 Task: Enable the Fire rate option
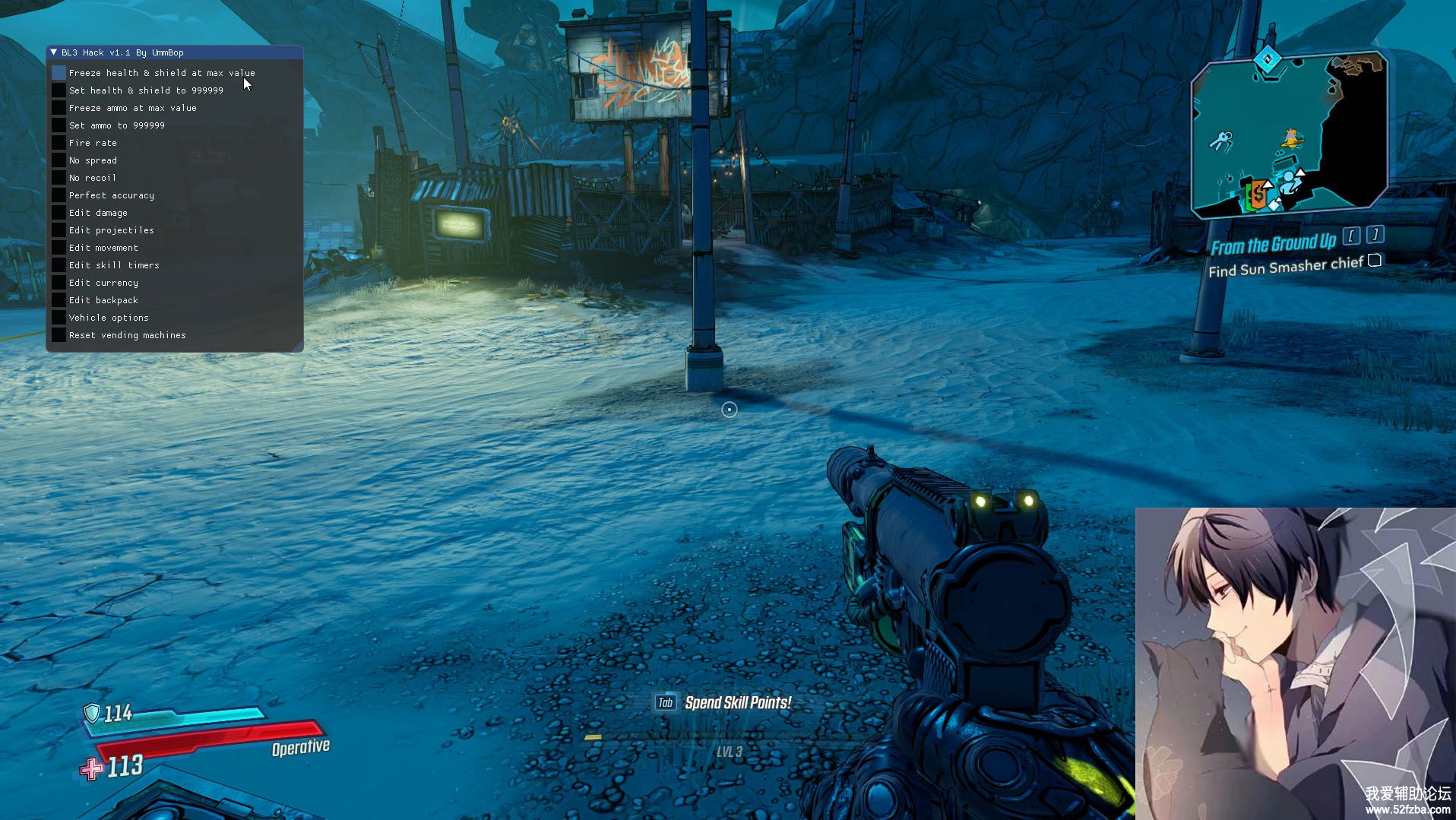click(59, 143)
